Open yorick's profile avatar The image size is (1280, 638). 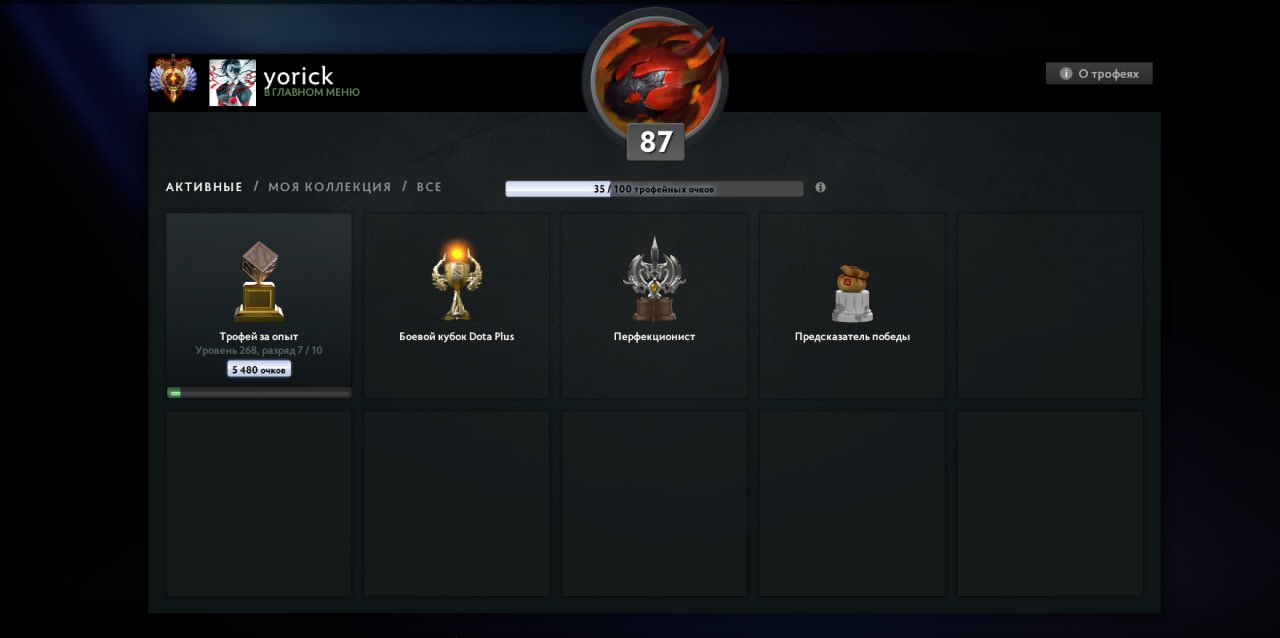(232, 82)
